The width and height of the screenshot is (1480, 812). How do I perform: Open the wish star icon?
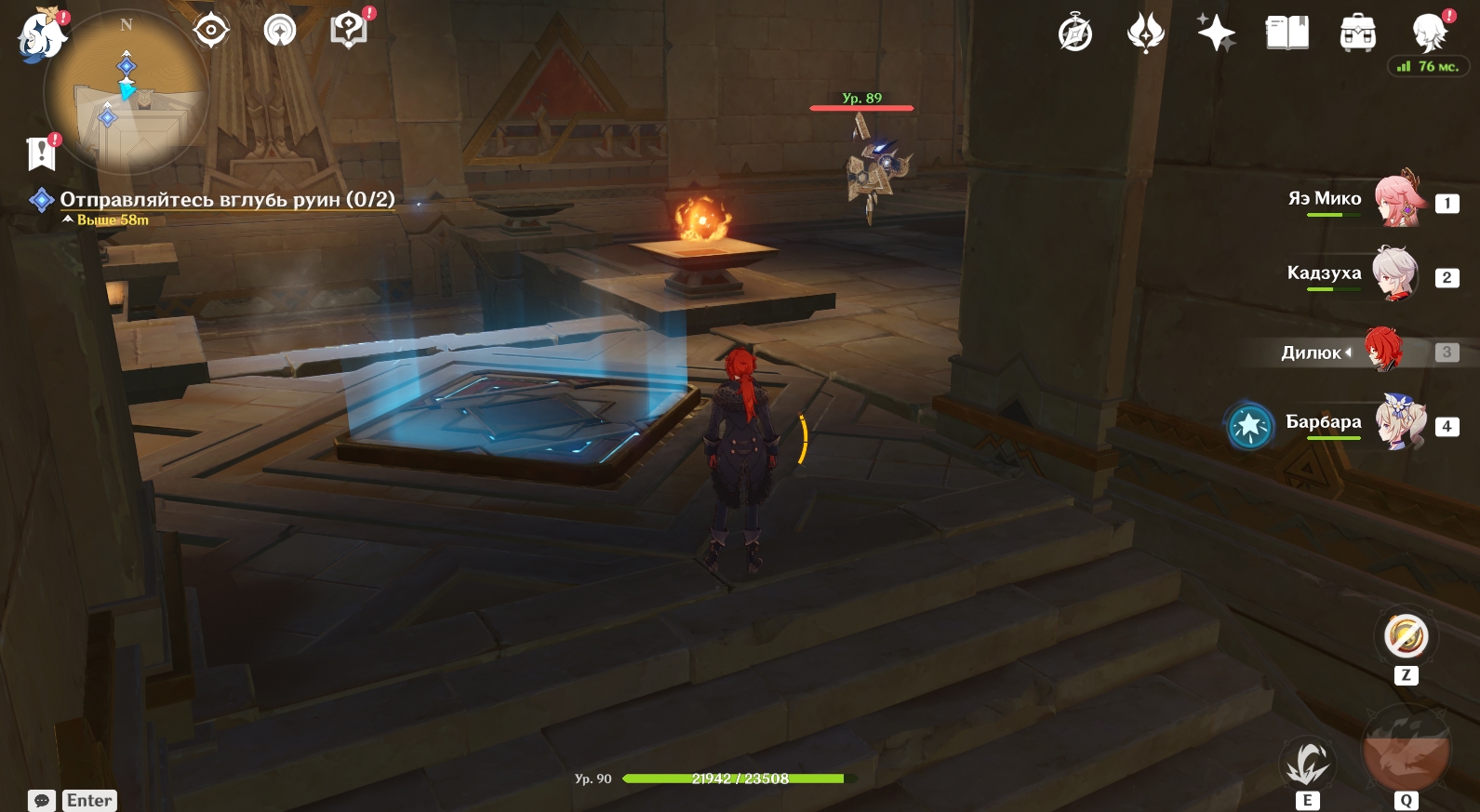[x=1216, y=33]
